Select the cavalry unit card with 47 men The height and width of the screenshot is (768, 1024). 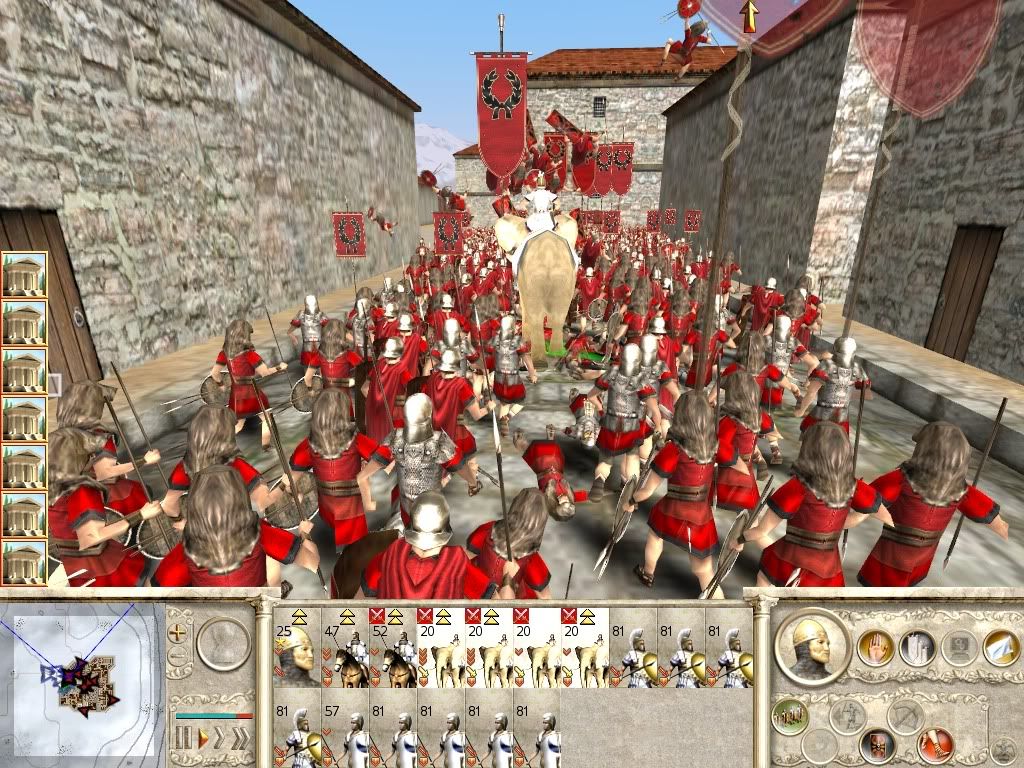(x=345, y=647)
